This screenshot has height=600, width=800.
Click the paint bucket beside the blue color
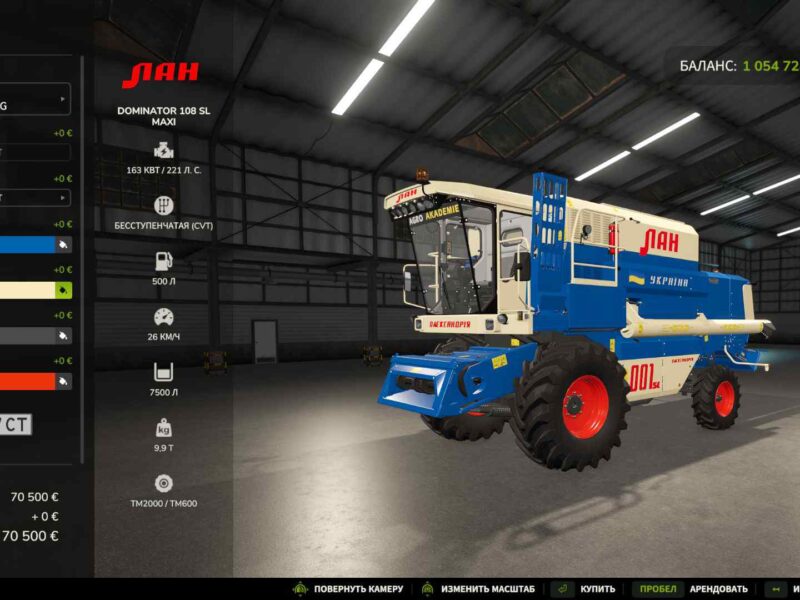point(64,244)
